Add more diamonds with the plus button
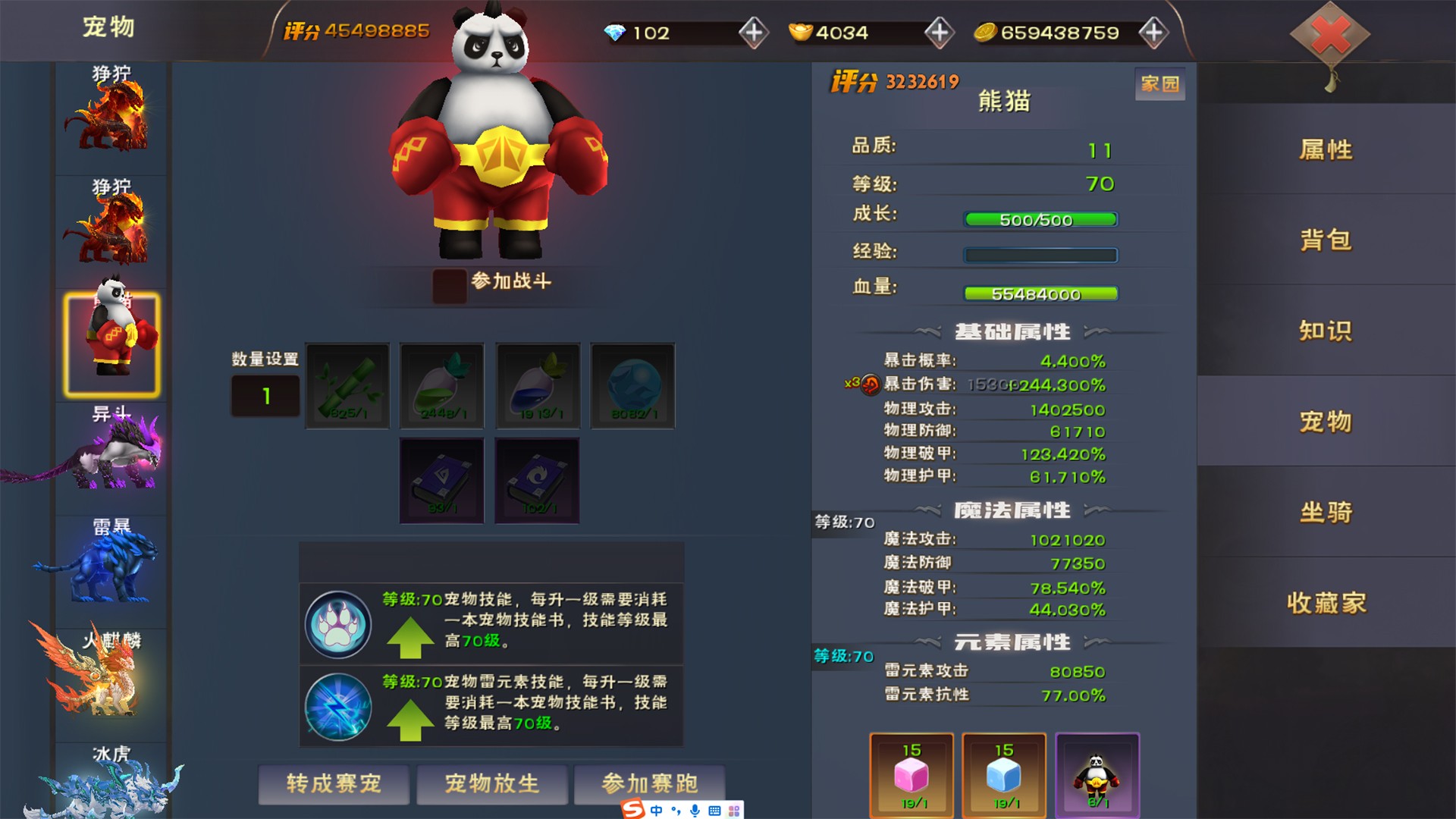This screenshot has width=1456, height=819. [x=753, y=33]
